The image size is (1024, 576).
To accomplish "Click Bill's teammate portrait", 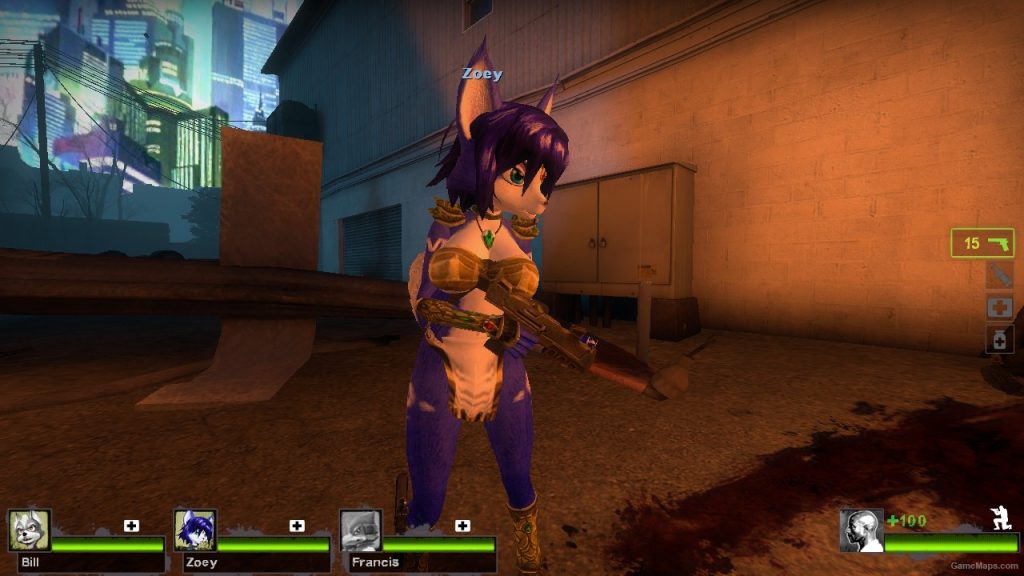I will tap(29, 530).
